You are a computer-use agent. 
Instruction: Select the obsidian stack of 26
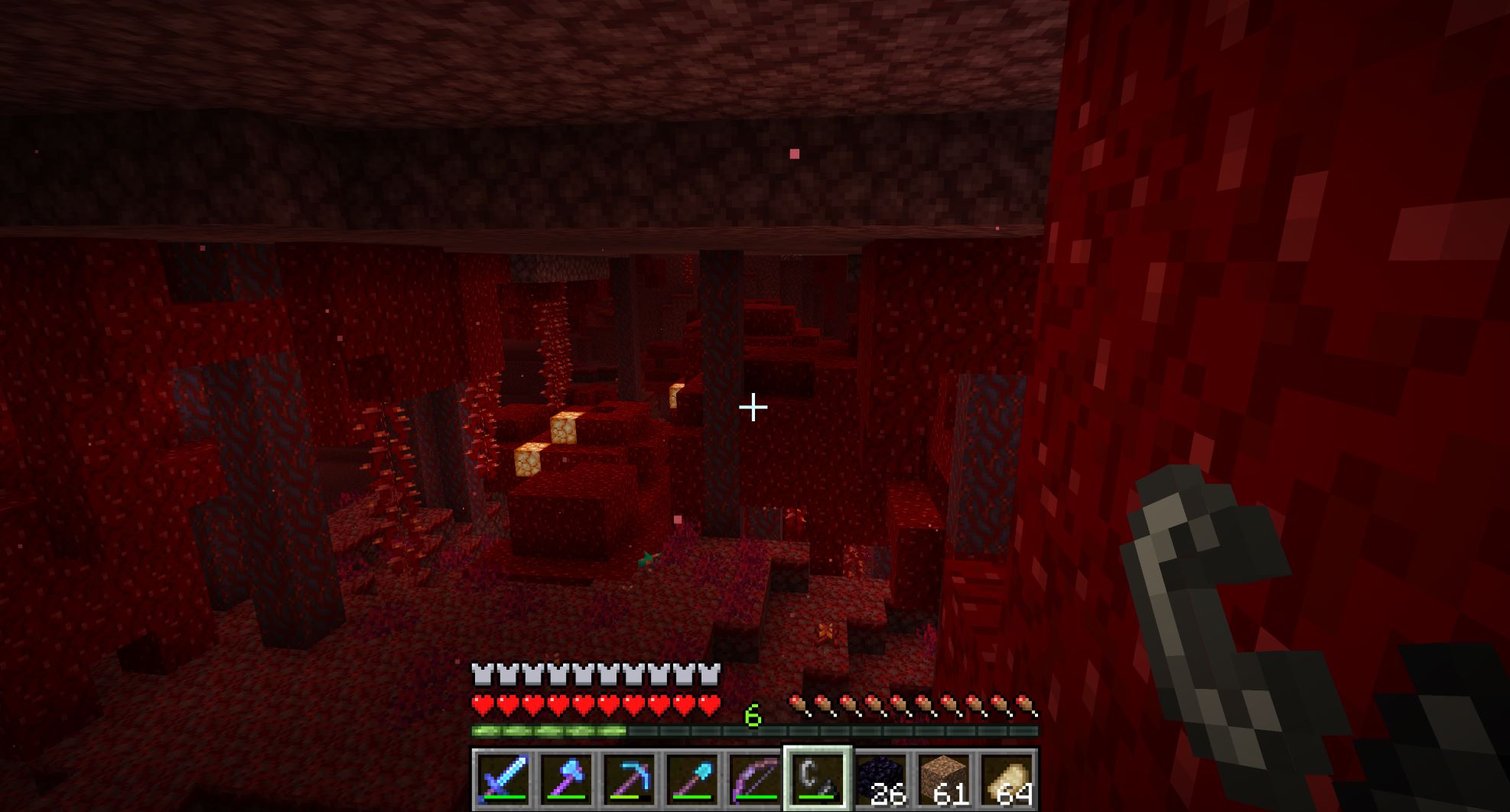(880, 779)
